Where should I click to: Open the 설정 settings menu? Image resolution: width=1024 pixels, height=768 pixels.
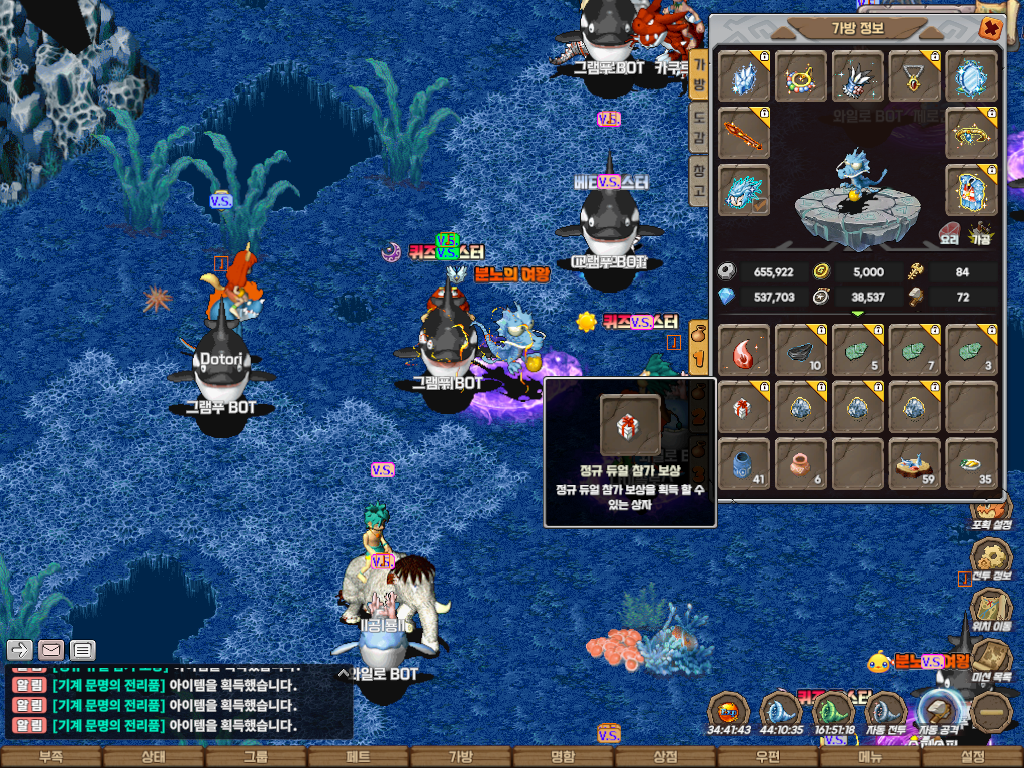coord(972,757)
